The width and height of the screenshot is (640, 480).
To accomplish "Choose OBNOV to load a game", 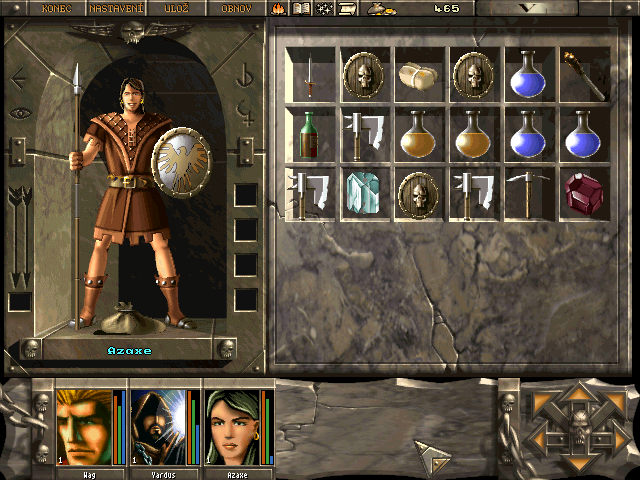I will pyautogui.click(x=235, y=8).
